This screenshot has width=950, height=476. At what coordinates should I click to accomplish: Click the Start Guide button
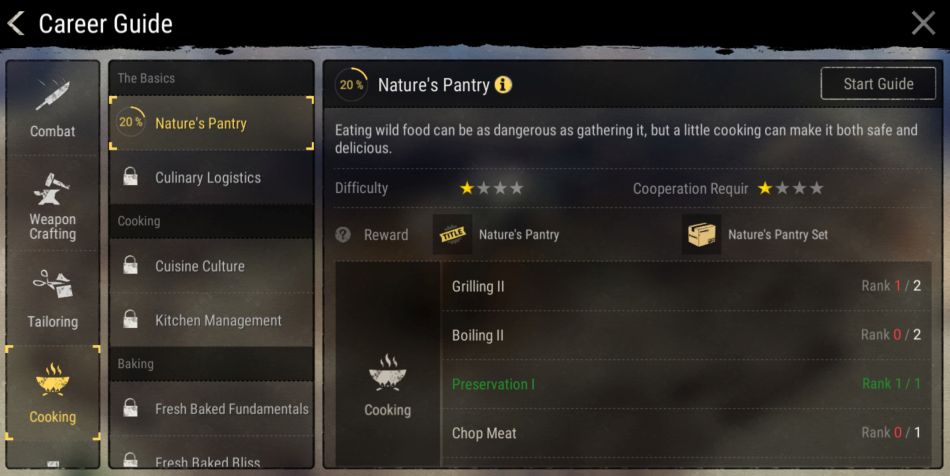[878, 84]
